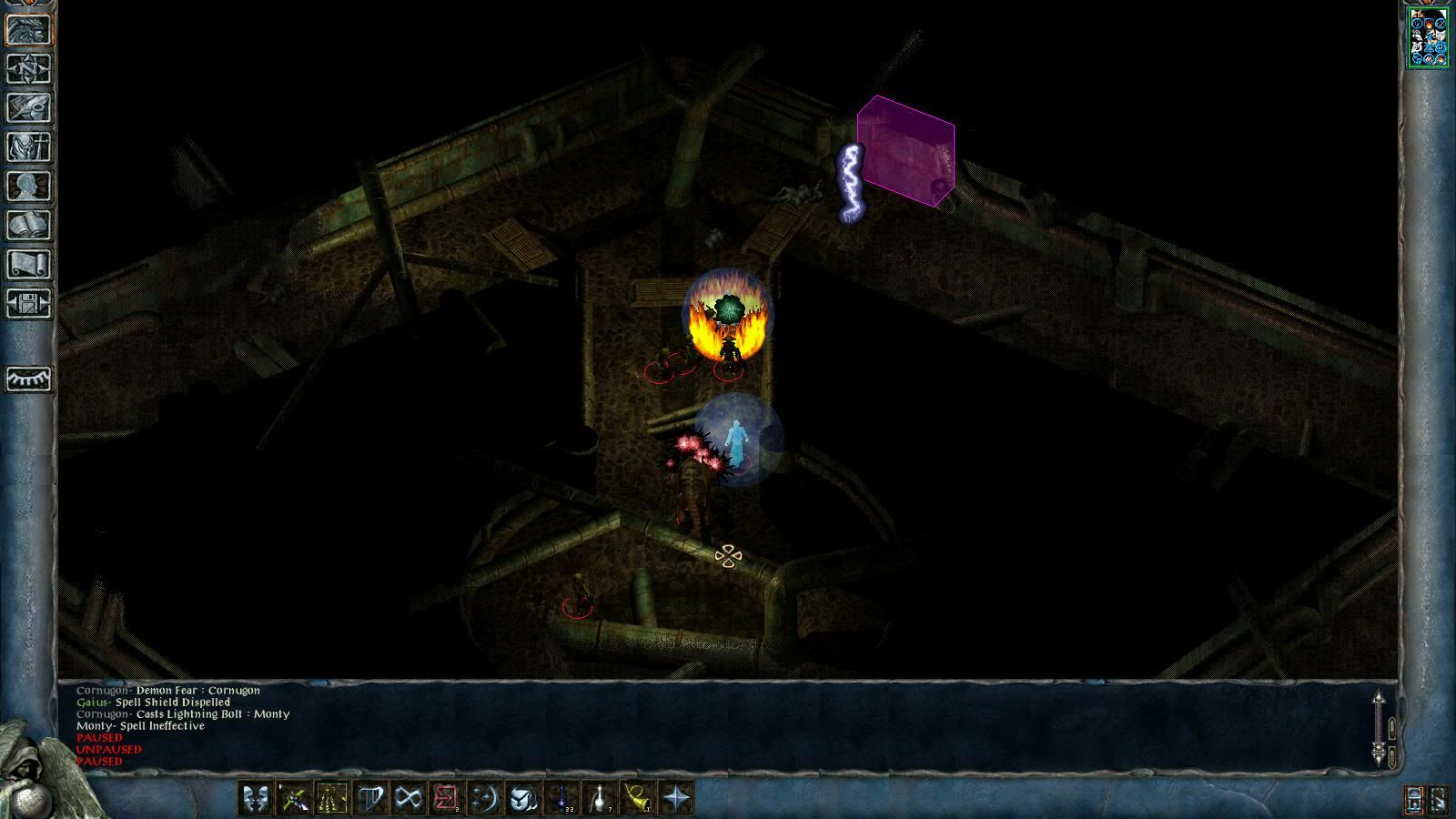
Task: Open the priest scroll button
Action: point(29,264)
